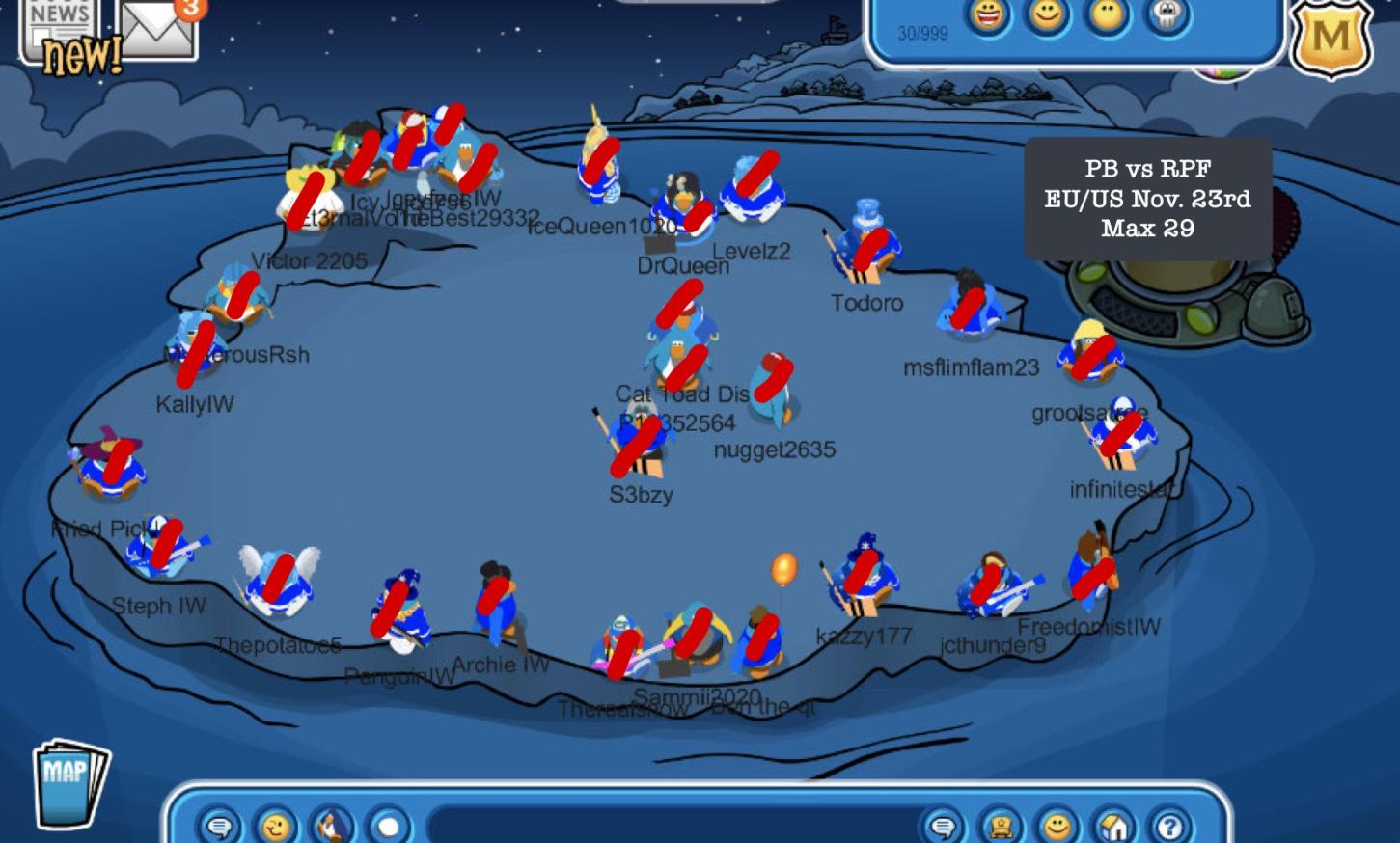Send the chat message with the bubble button
1400x843 pixels.
pyautogui.click(x=943, y=826)
